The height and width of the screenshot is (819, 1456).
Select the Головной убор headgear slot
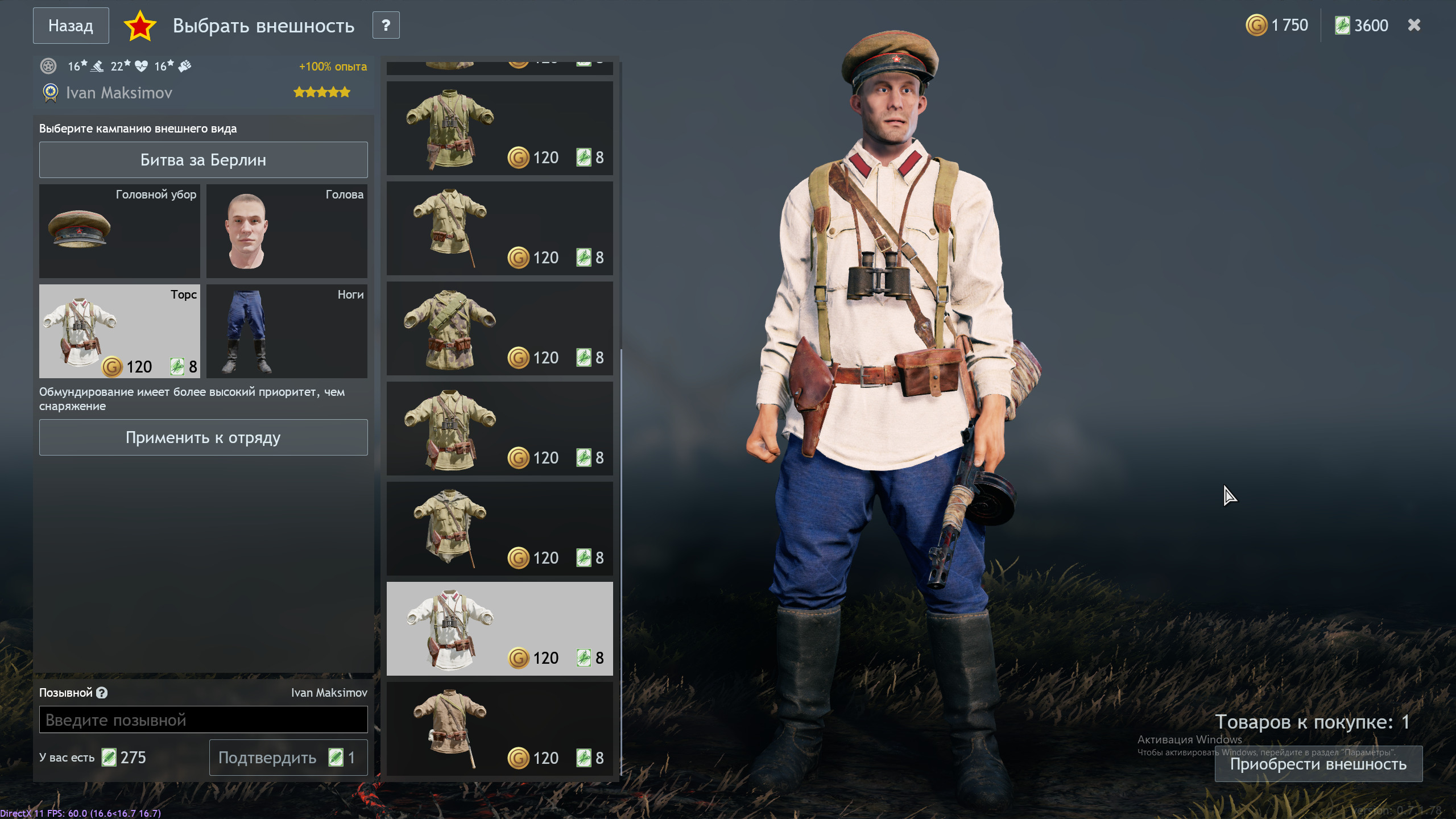click(x=119, y=231)
